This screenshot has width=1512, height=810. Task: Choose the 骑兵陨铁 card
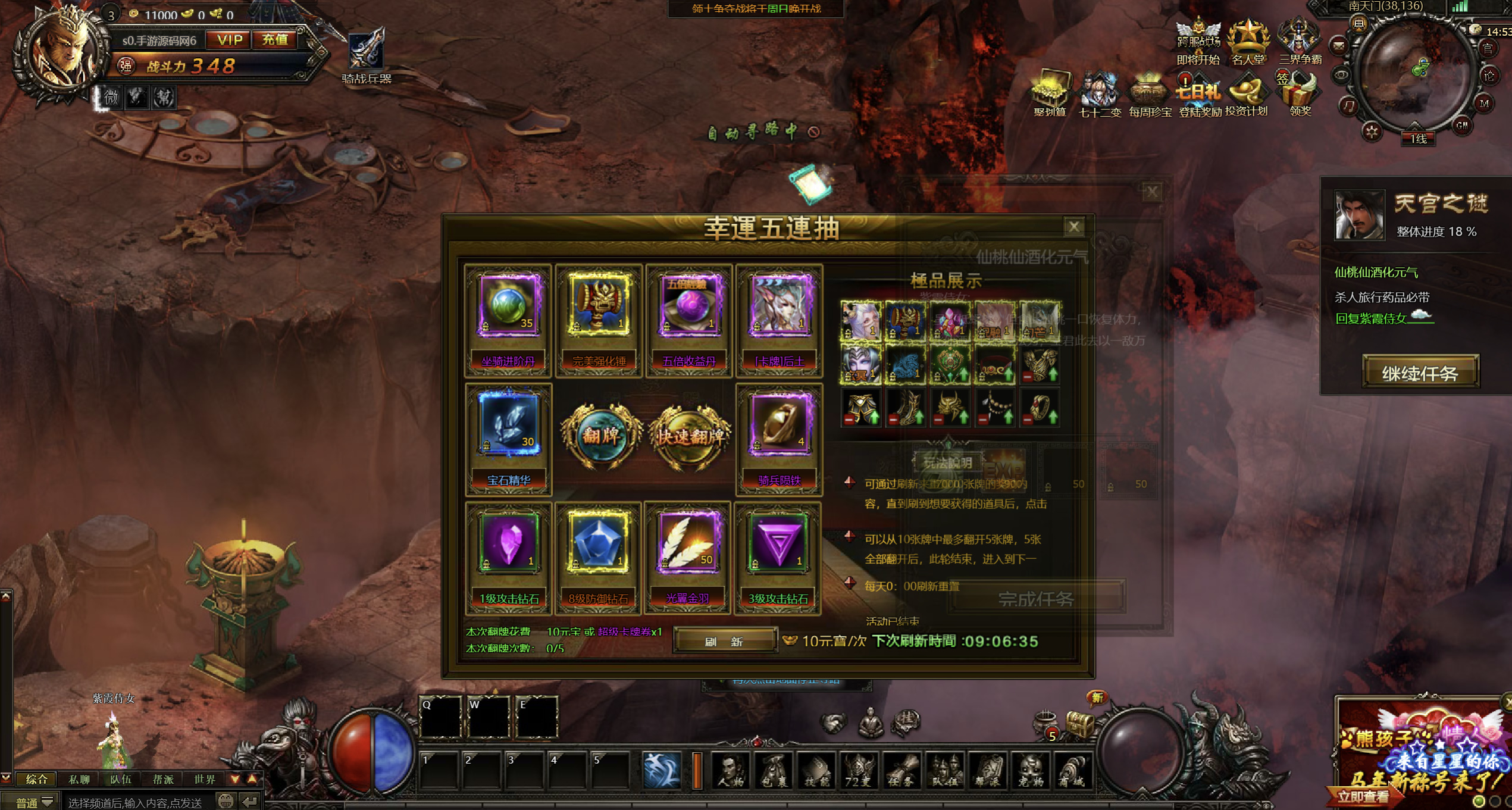pyautogui.click(x=779, y=439)
